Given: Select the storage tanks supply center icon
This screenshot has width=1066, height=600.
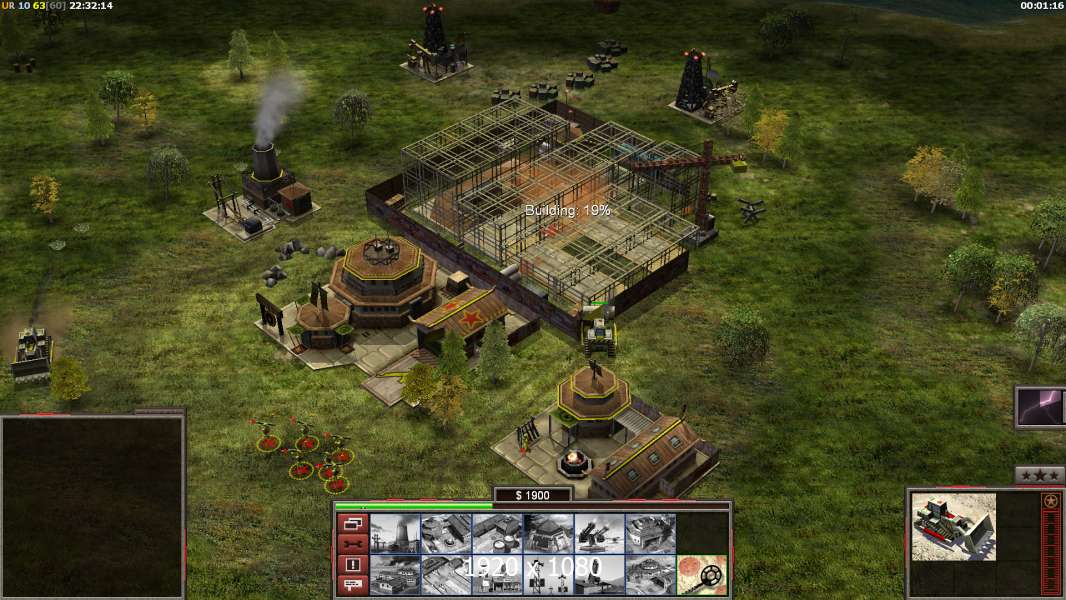Looking at the screenshot, I should (497, 534).
